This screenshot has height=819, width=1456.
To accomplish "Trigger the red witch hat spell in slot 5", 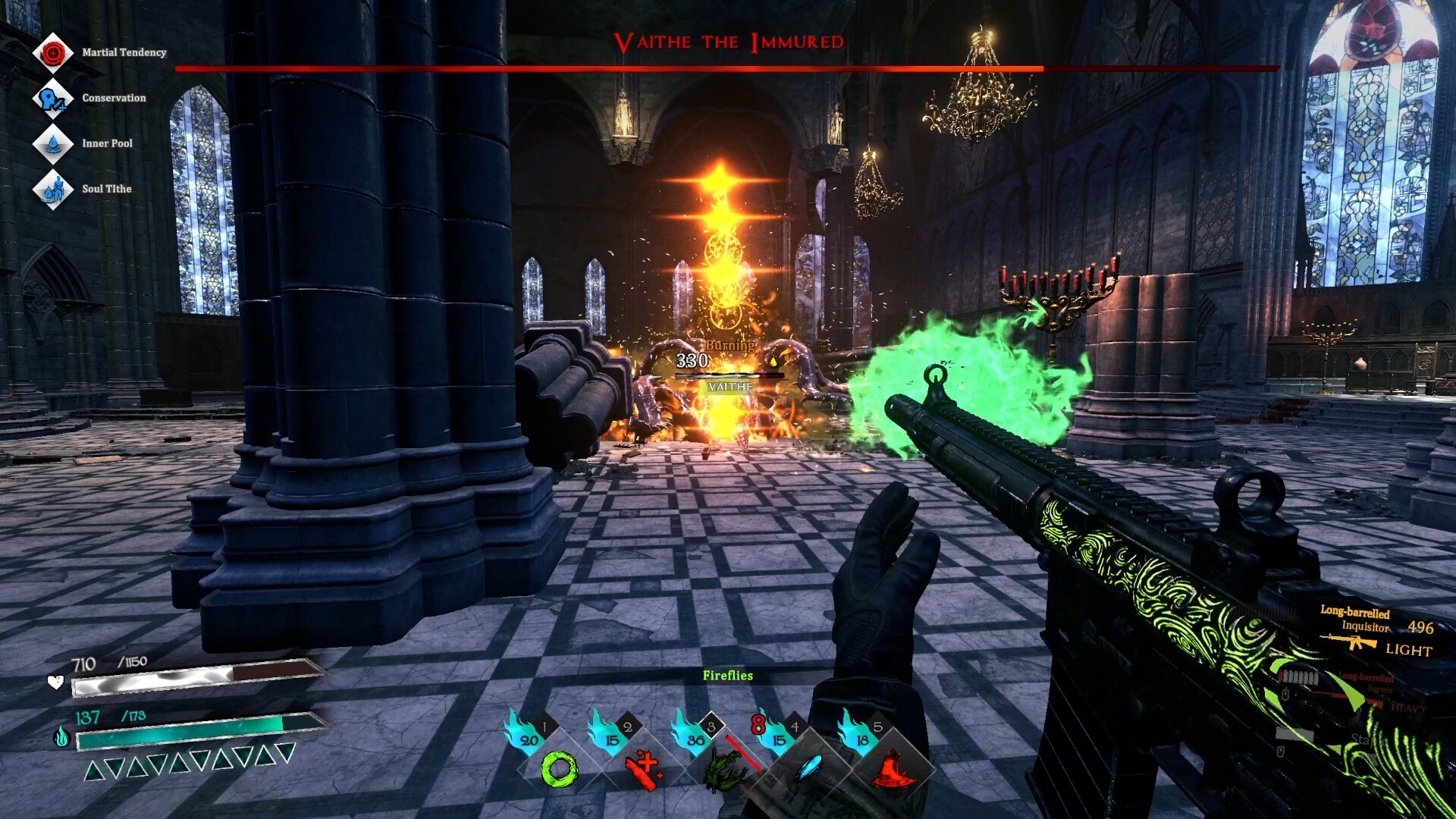I will click(x=893, y=769).
